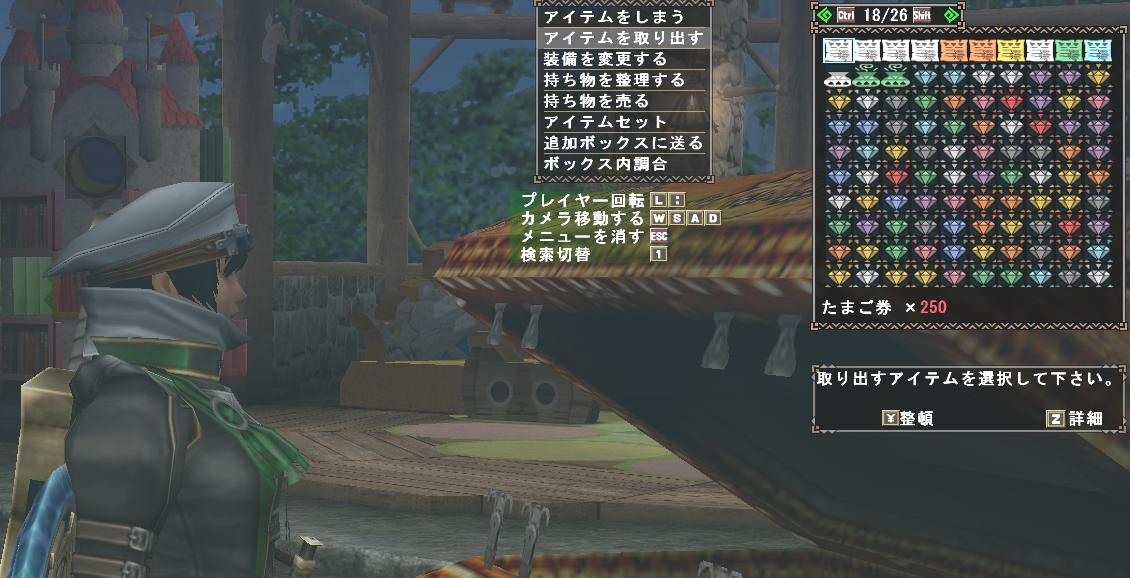Go to previous box page with left arrow
The width and height of the screenshot is (1130, 578).
(824, 15)
